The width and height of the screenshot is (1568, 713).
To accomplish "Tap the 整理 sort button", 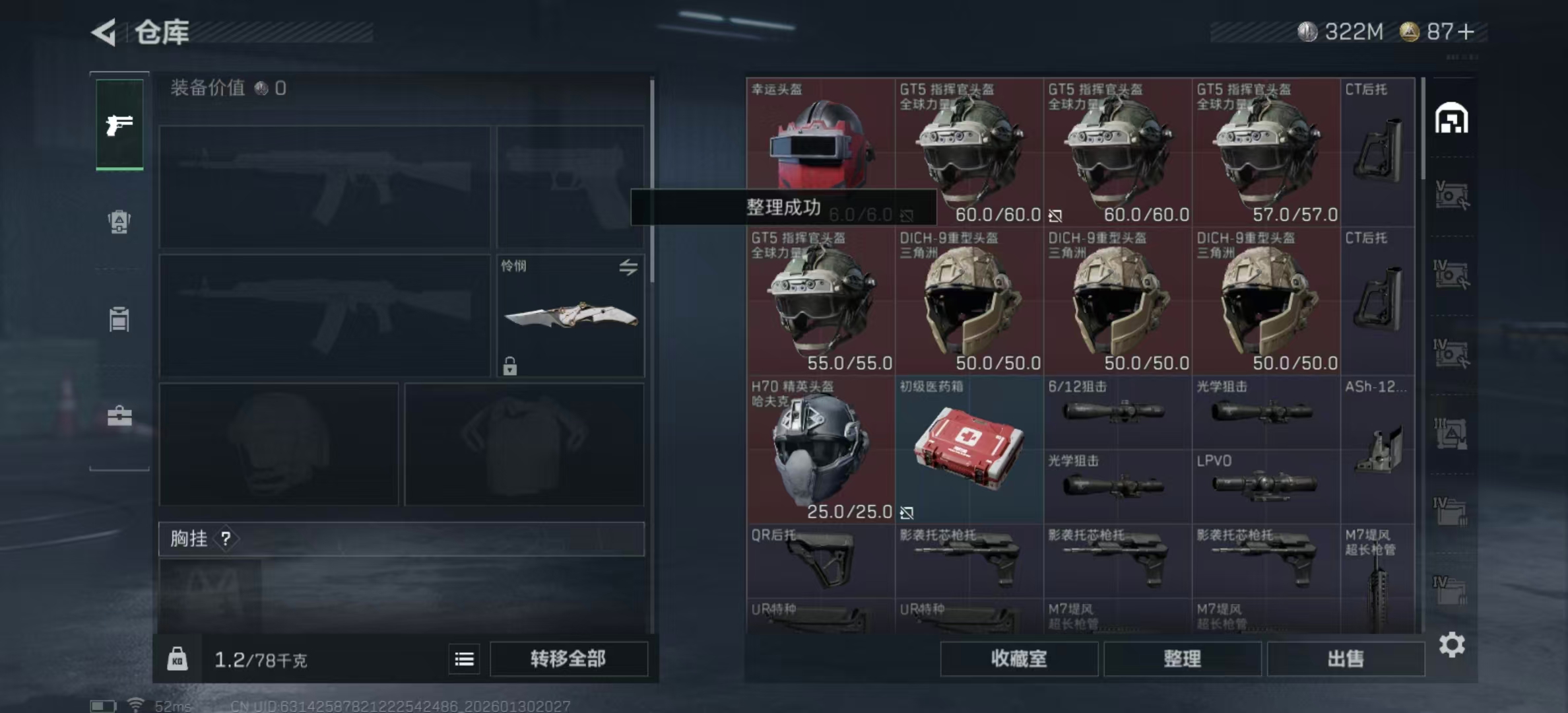I will pos(1182,658).
